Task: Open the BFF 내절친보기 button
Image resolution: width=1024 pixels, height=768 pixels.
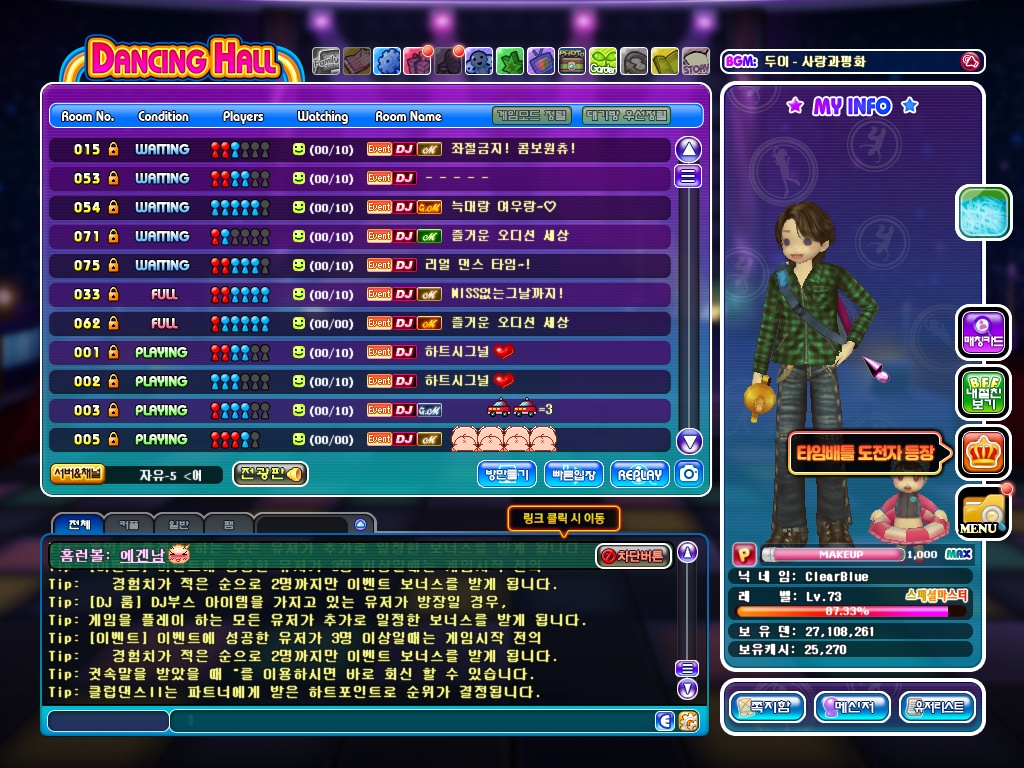Action: tap(983, 392)
